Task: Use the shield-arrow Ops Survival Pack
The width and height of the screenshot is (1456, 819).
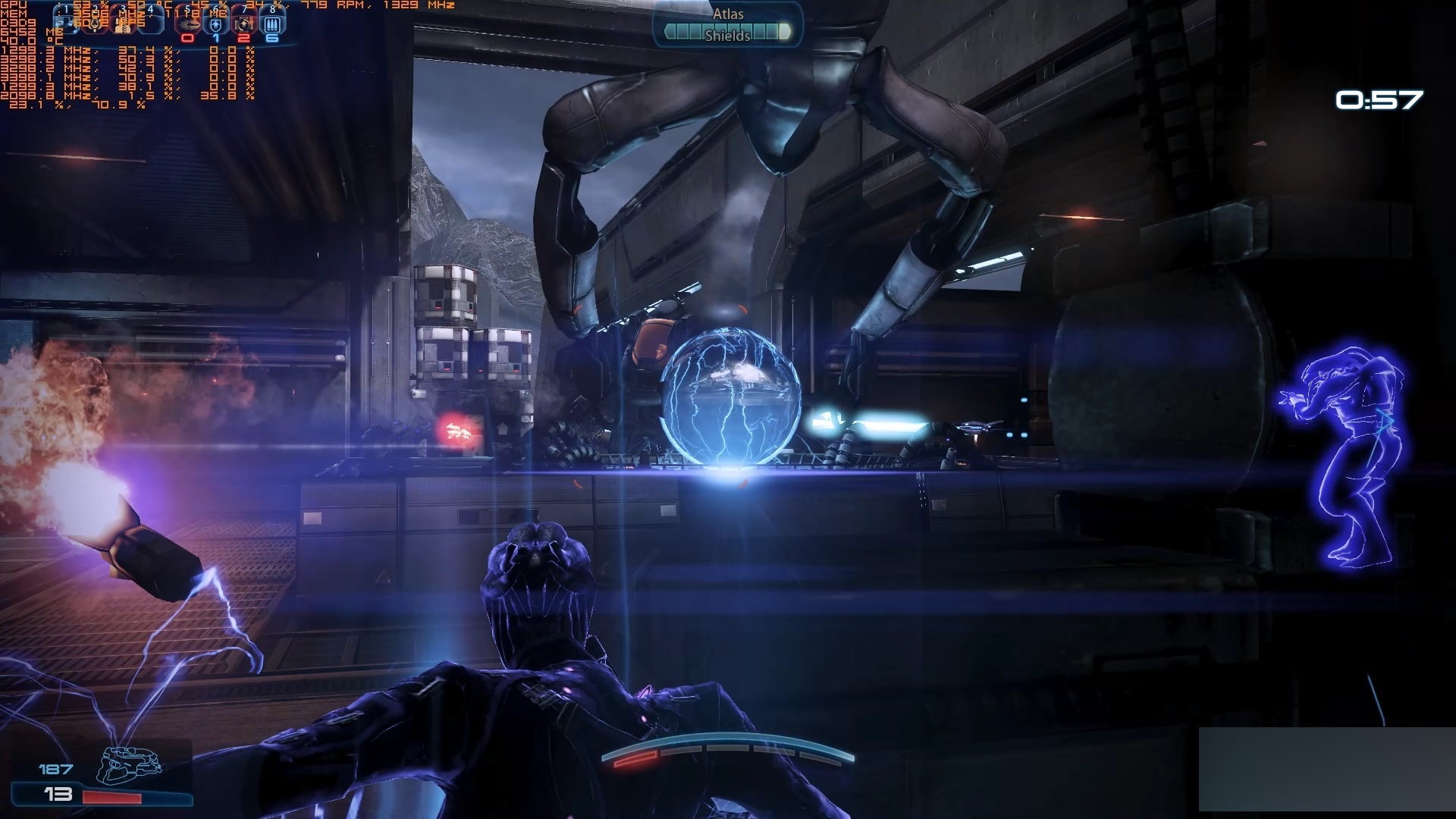Action: 216,24
